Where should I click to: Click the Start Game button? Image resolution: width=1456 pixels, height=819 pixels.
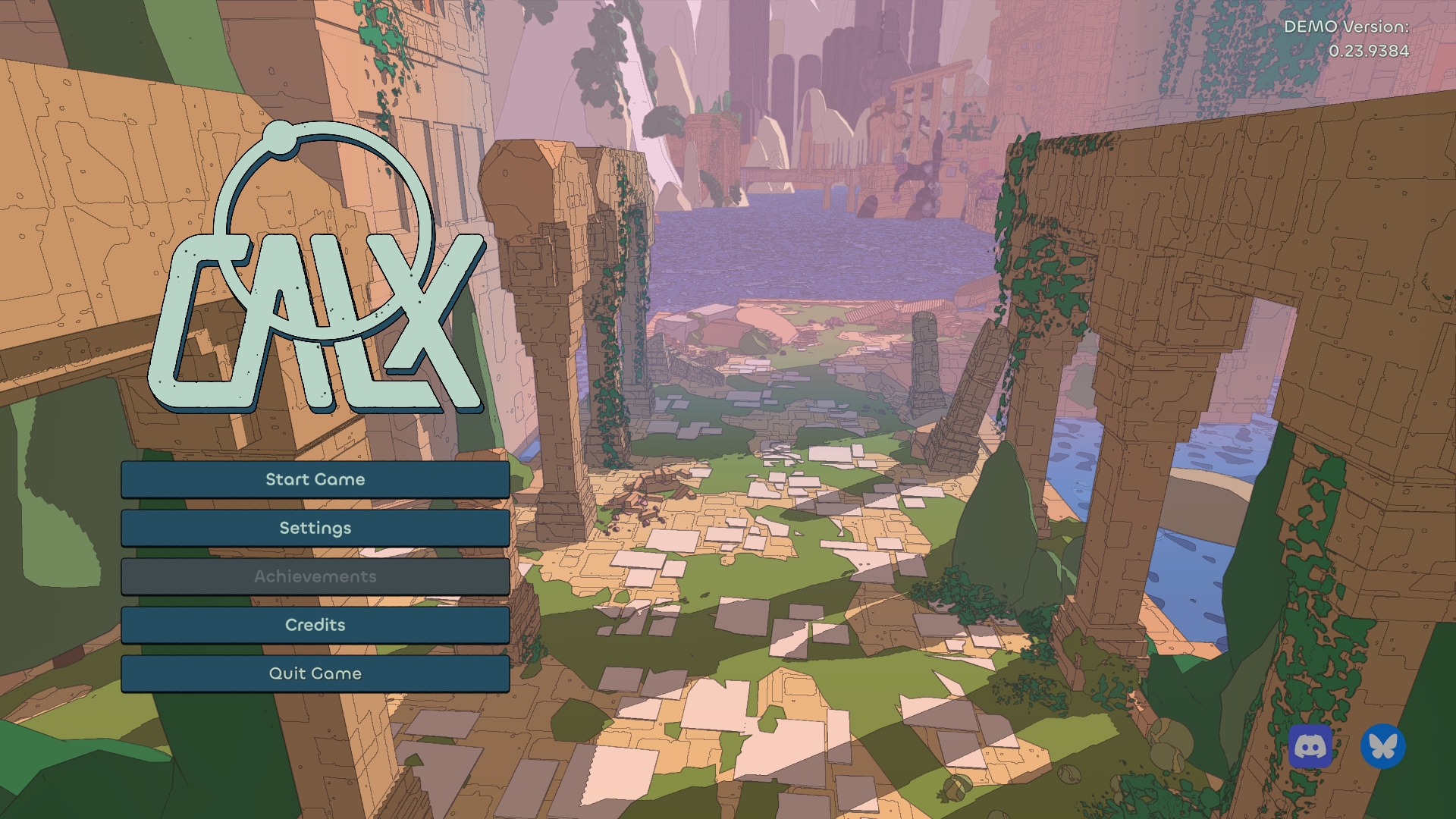315,479
